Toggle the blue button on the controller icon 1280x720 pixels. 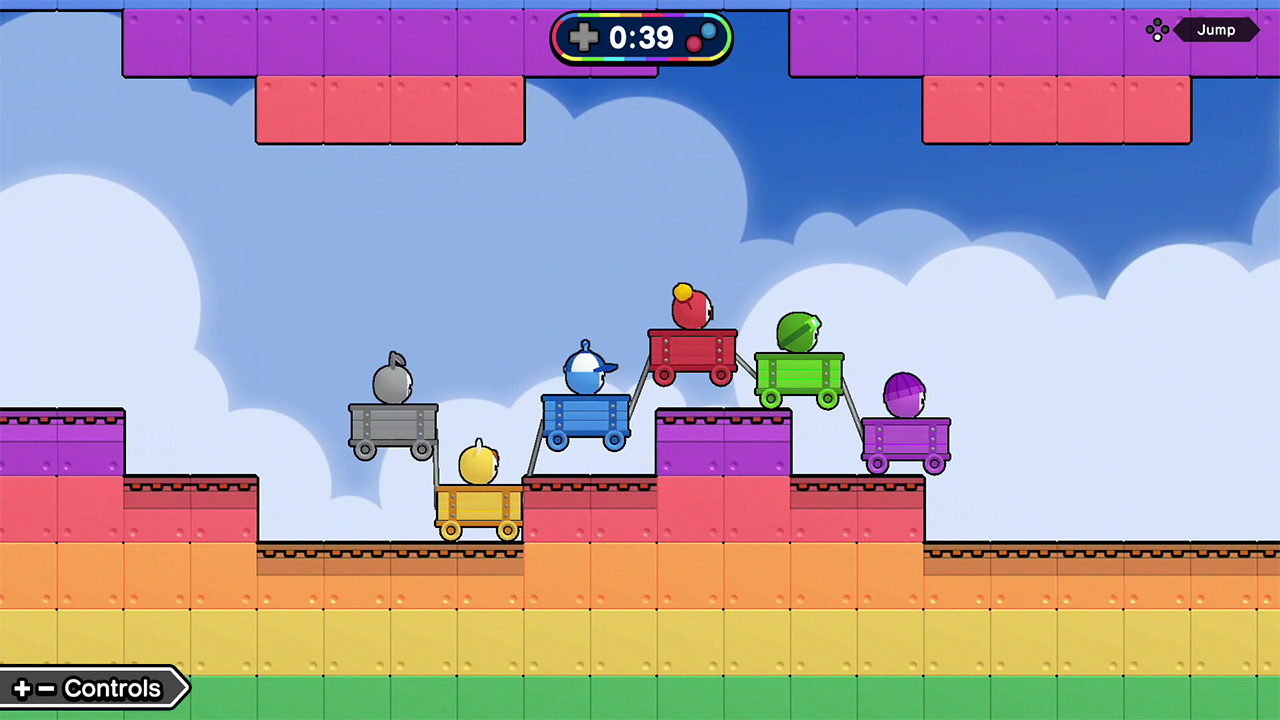click(x=710, y=32)
